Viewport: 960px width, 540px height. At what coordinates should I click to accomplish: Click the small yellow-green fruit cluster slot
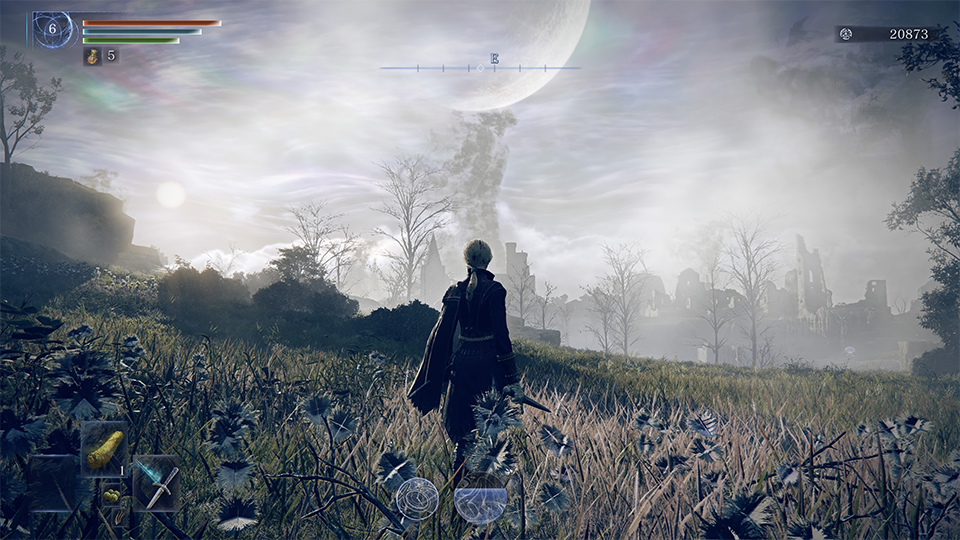coord(112,494)
